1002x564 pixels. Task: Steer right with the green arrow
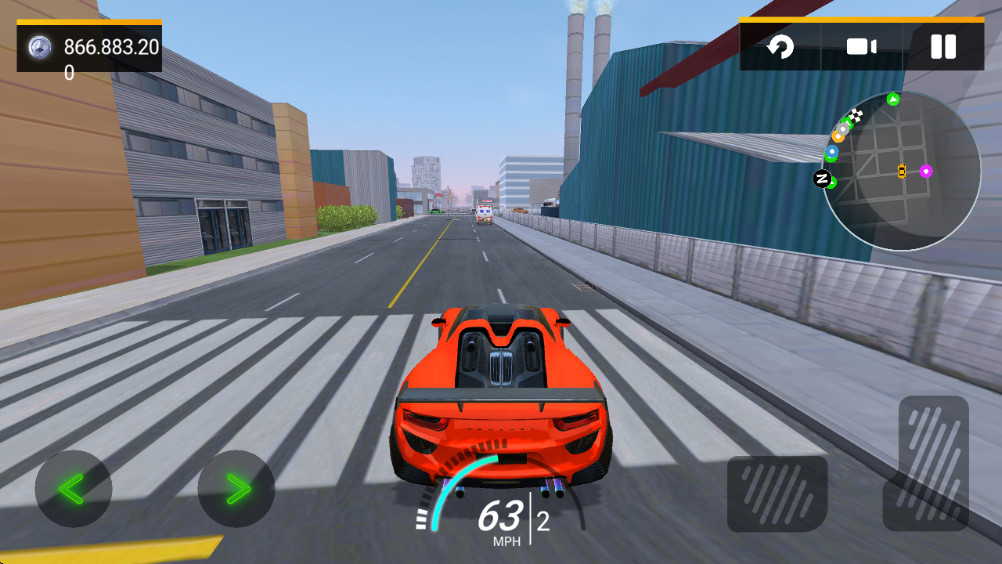[x=236, y=489]
